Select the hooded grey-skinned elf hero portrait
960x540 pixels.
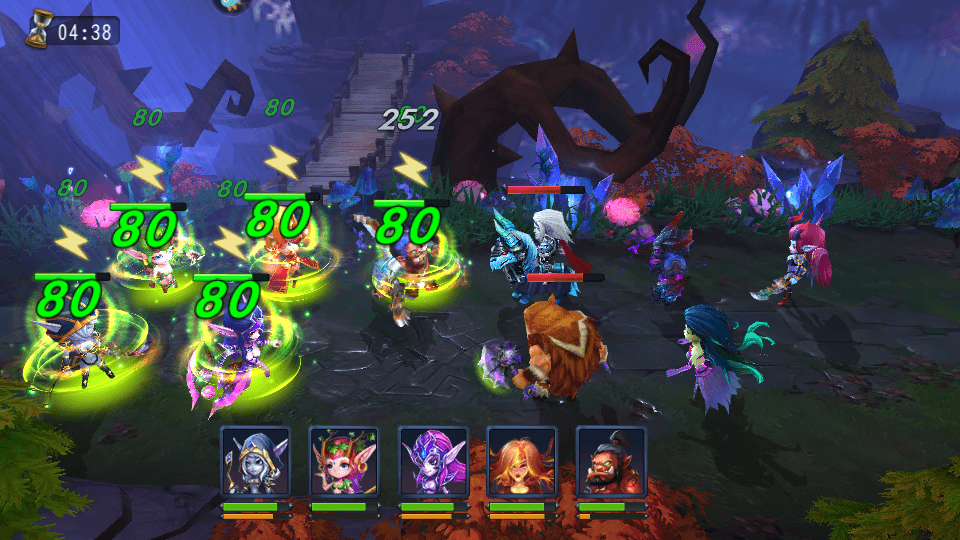pyautogui.click(x=255, y=461)
